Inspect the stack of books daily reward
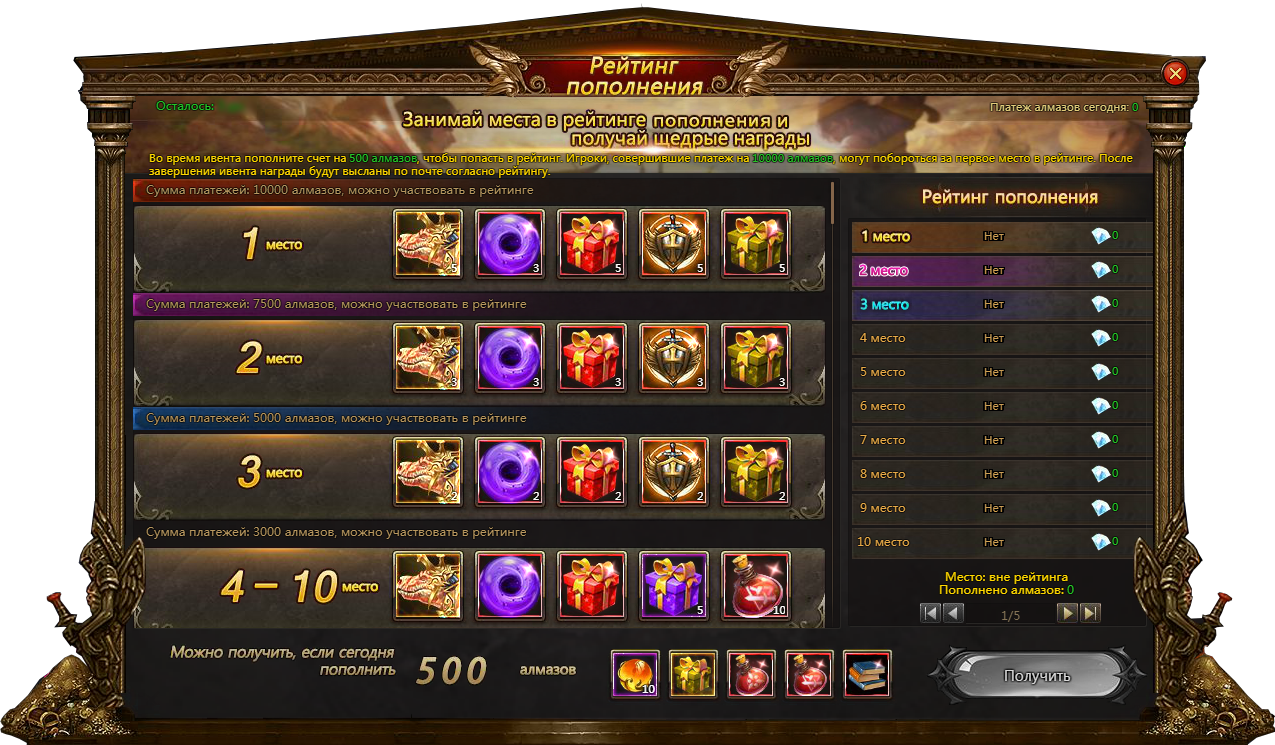Image resolution: width=1275 pixels, height=745 pixels. (x=867, y=674)
